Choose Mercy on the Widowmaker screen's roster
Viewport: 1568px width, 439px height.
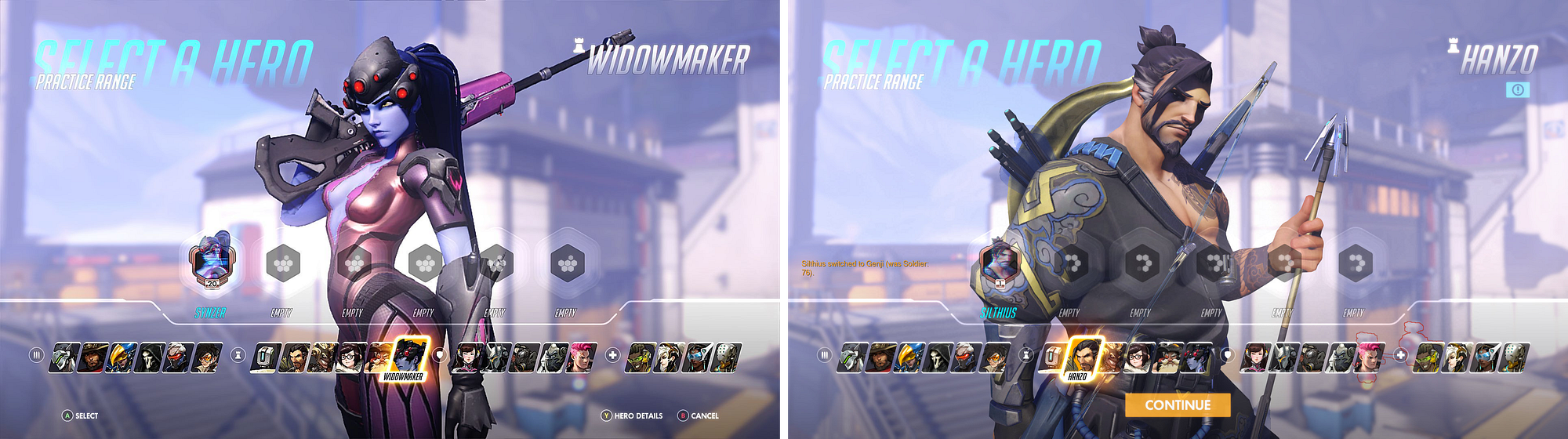tap(668, 357)
